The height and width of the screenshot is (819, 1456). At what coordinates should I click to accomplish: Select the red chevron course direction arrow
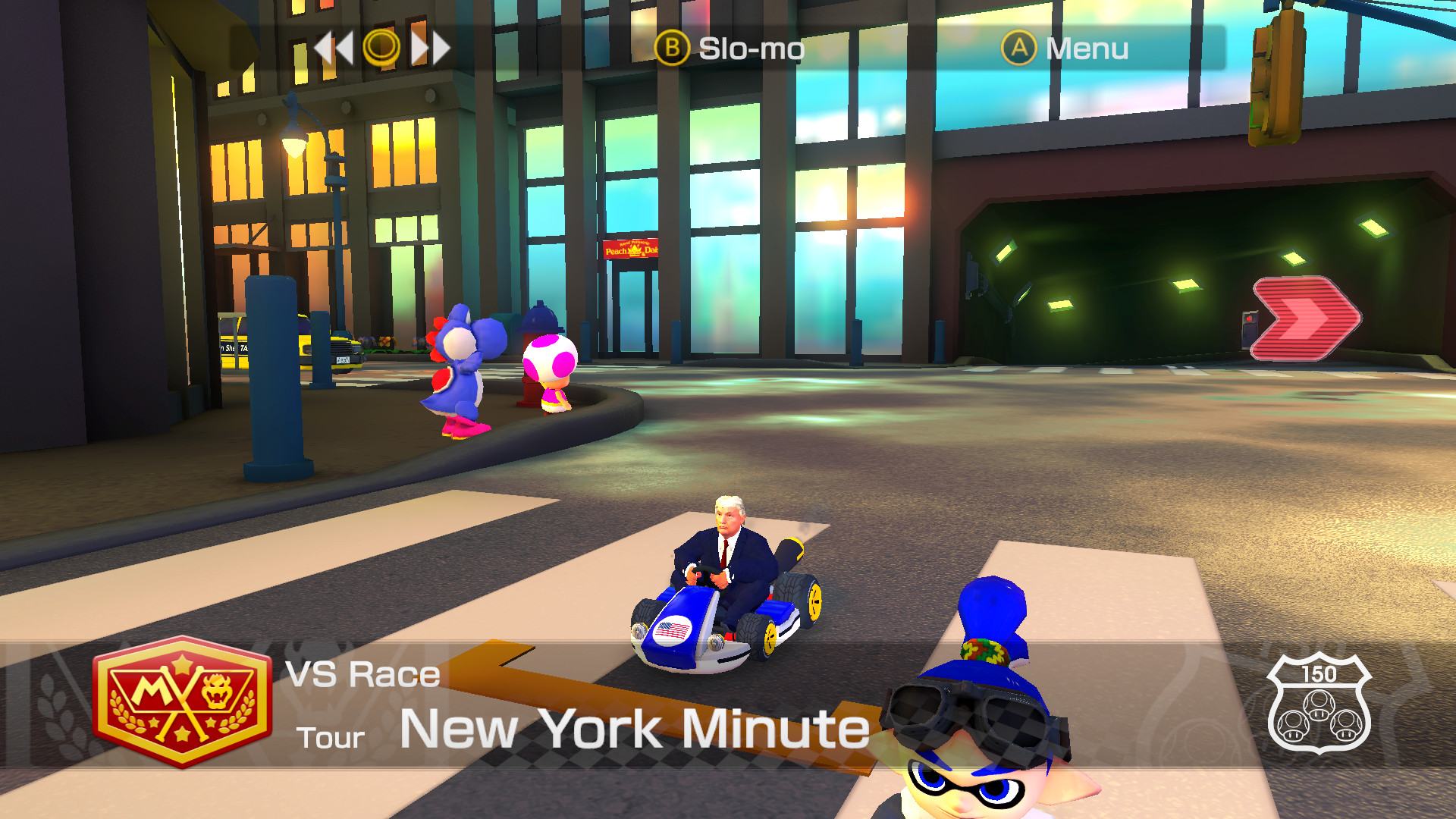(x=1306, y=318)
